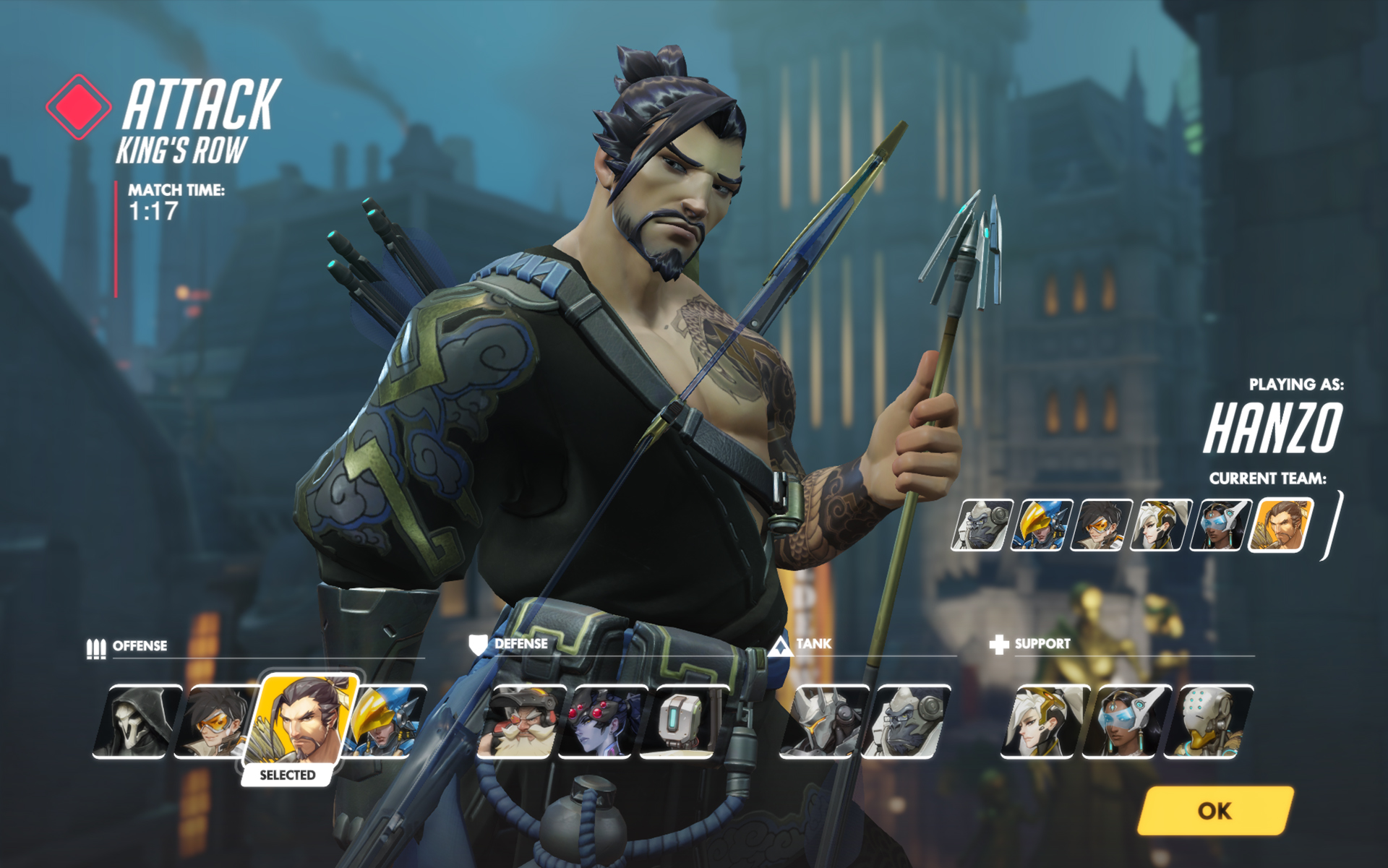
Task: Click Winston's portrait in the Current Team list
Action: coord(981,525)
